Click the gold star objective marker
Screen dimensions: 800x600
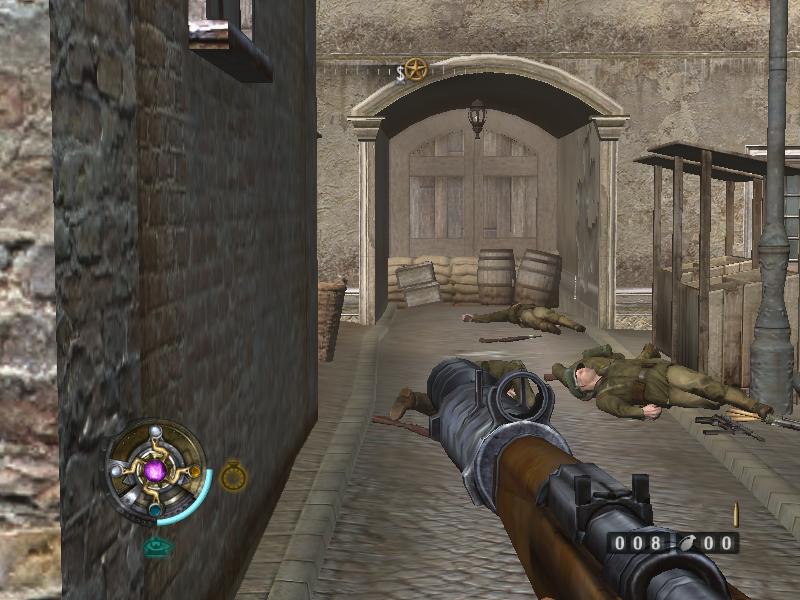pyautogui.click(x=416, y=70)
